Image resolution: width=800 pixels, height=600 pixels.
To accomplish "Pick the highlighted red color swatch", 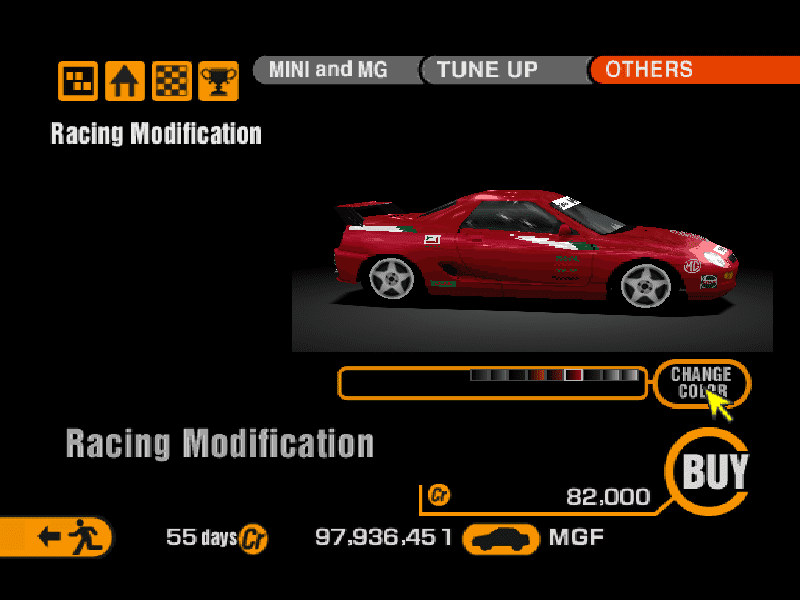I will point(573,375).
